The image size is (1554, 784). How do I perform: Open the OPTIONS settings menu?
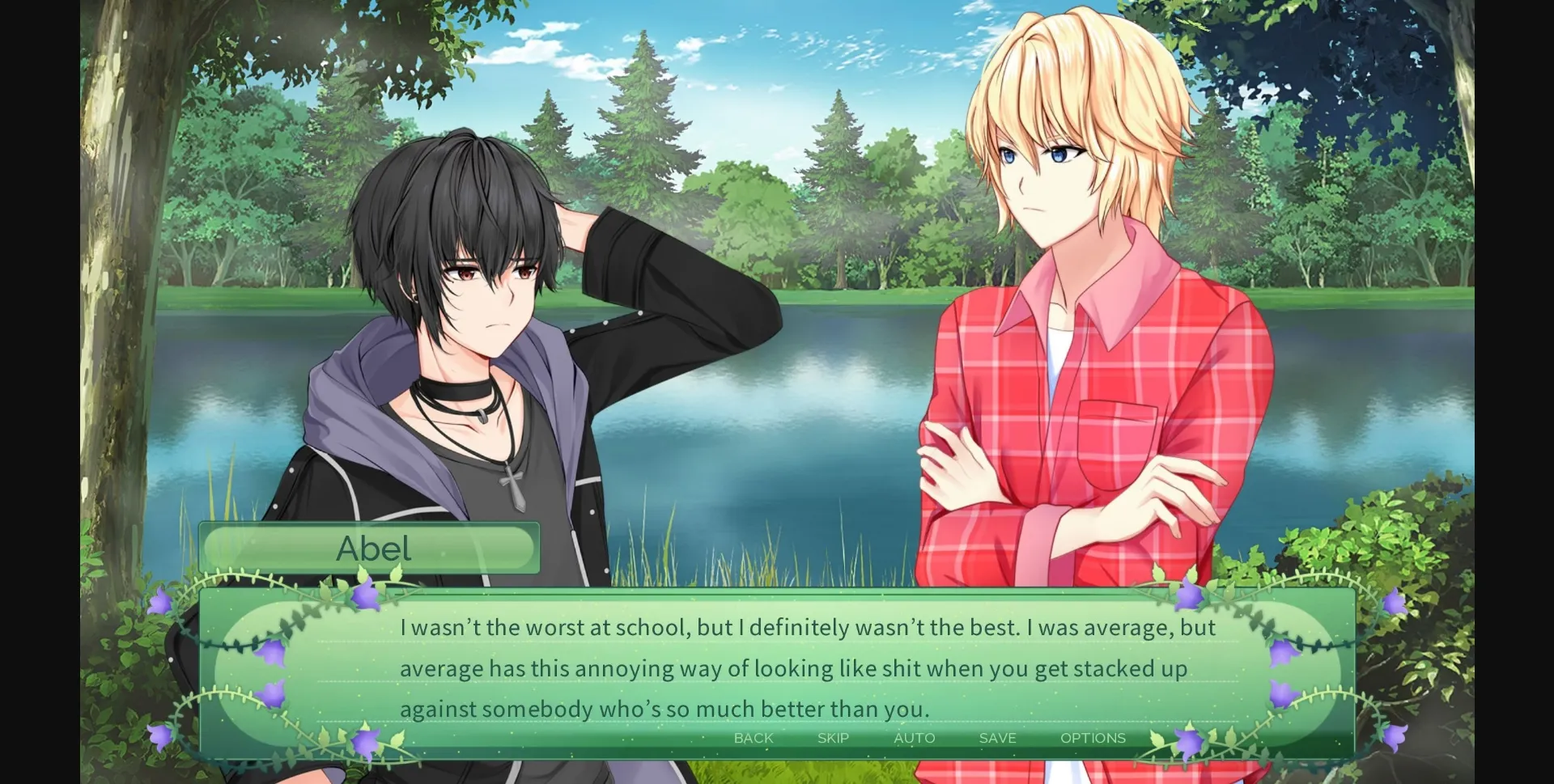click(1093, 738)
